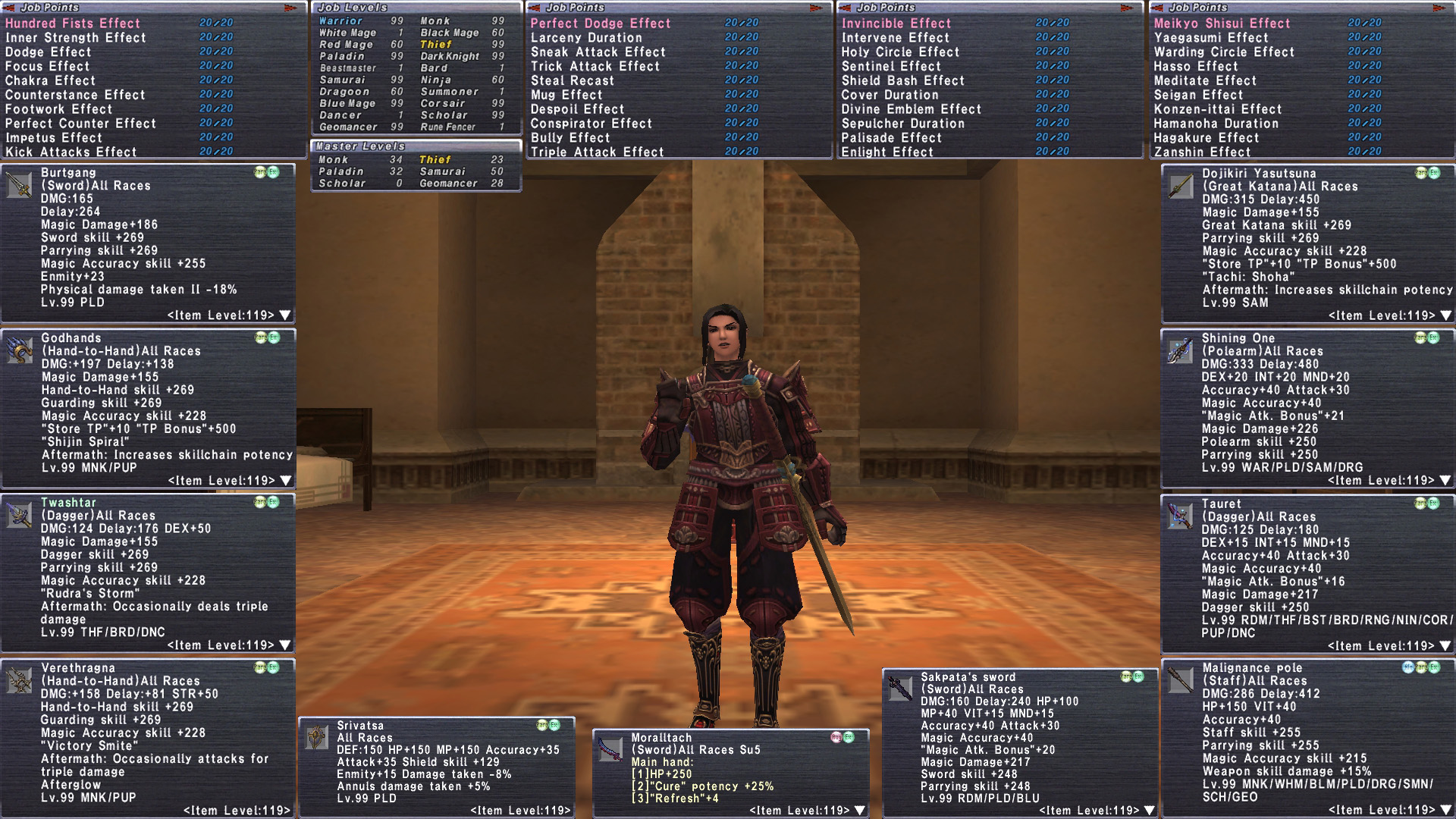Expand Sakpata's sword description arrow

[x=1150, y=811]
